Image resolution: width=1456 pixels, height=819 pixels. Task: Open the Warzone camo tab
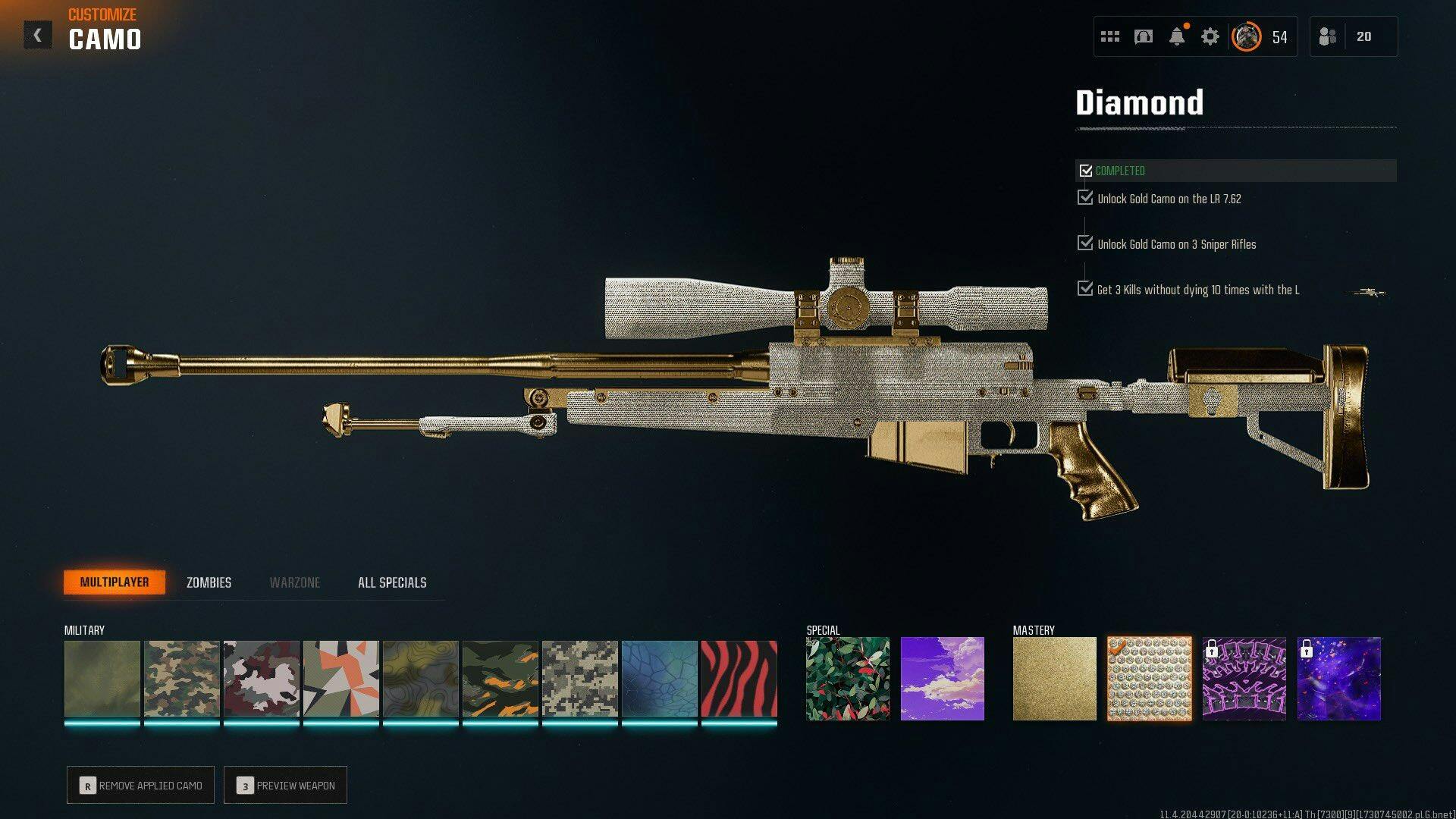(295, 582)
